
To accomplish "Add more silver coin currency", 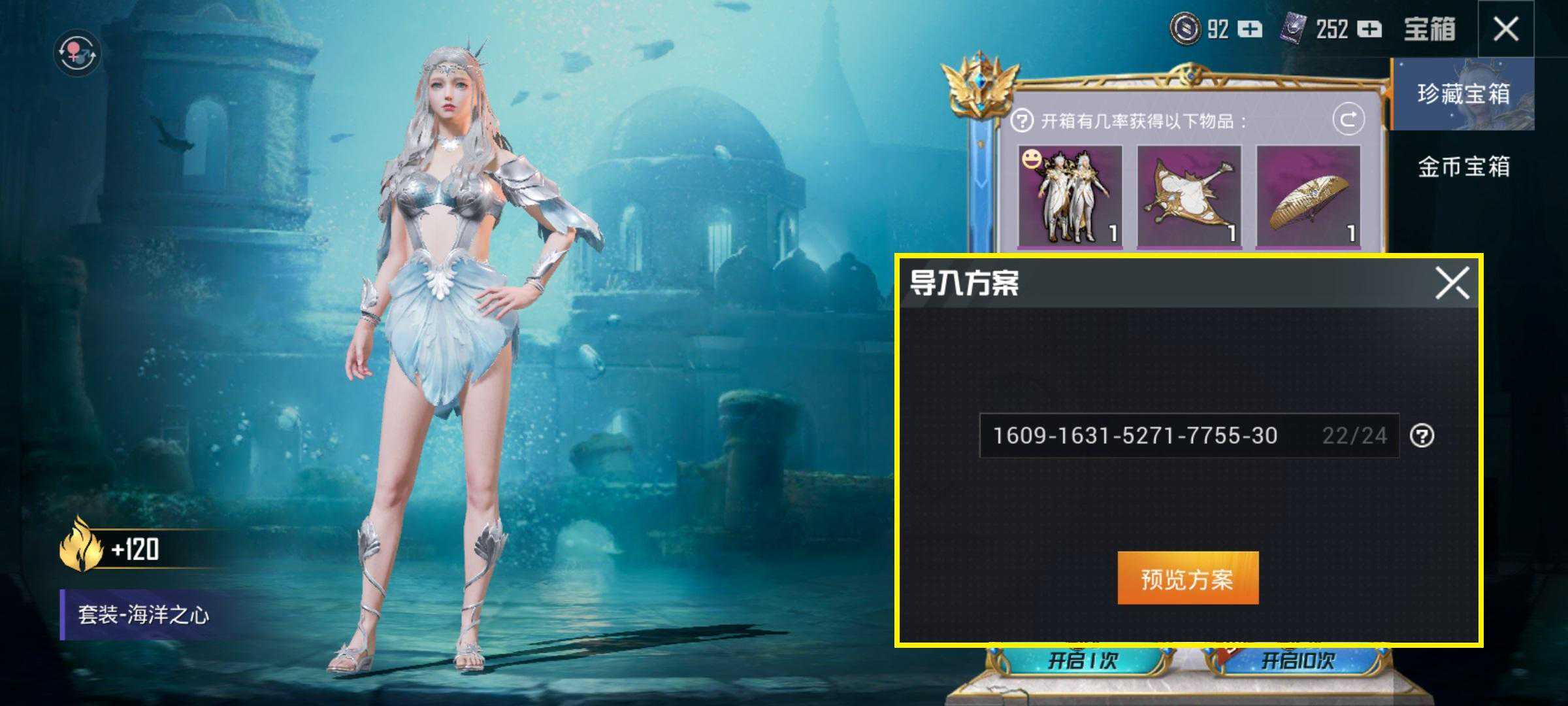I will pos(1250,29).
